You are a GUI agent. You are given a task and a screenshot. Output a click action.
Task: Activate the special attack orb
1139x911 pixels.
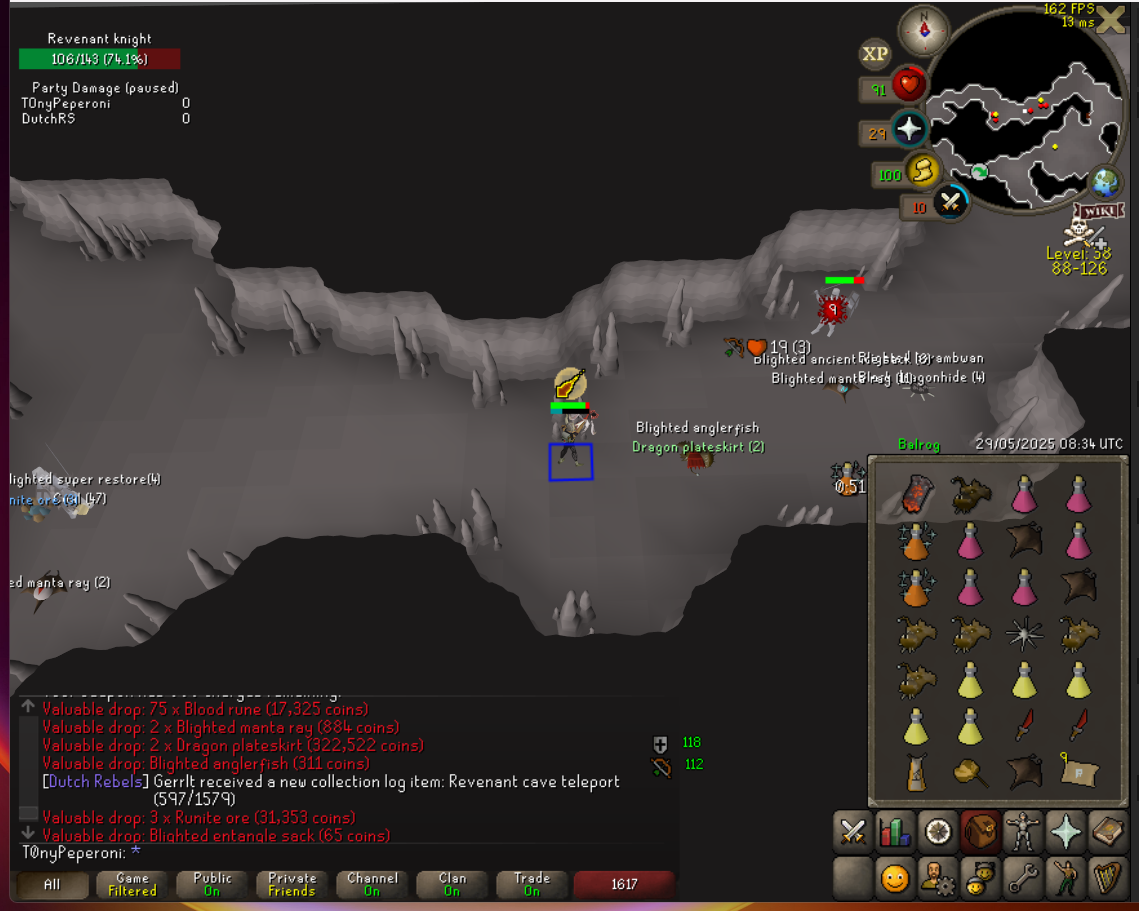[949, 205]
